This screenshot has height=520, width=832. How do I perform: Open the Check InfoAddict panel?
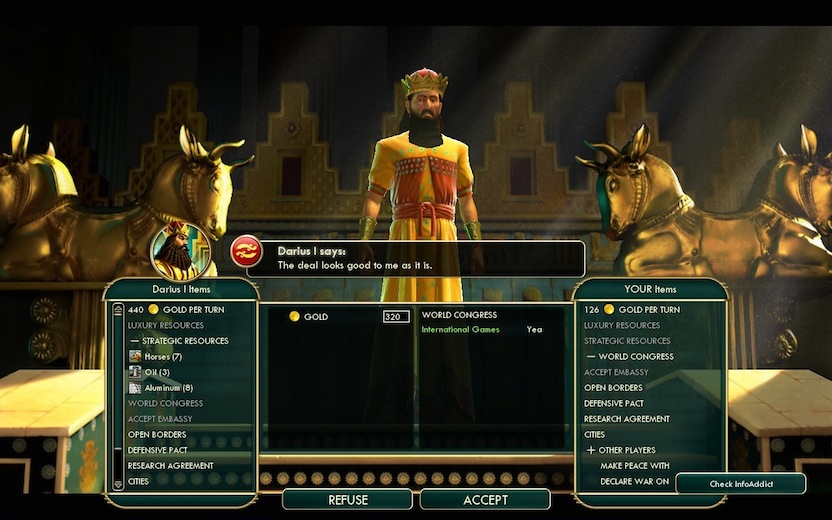[x=740, y=484]
